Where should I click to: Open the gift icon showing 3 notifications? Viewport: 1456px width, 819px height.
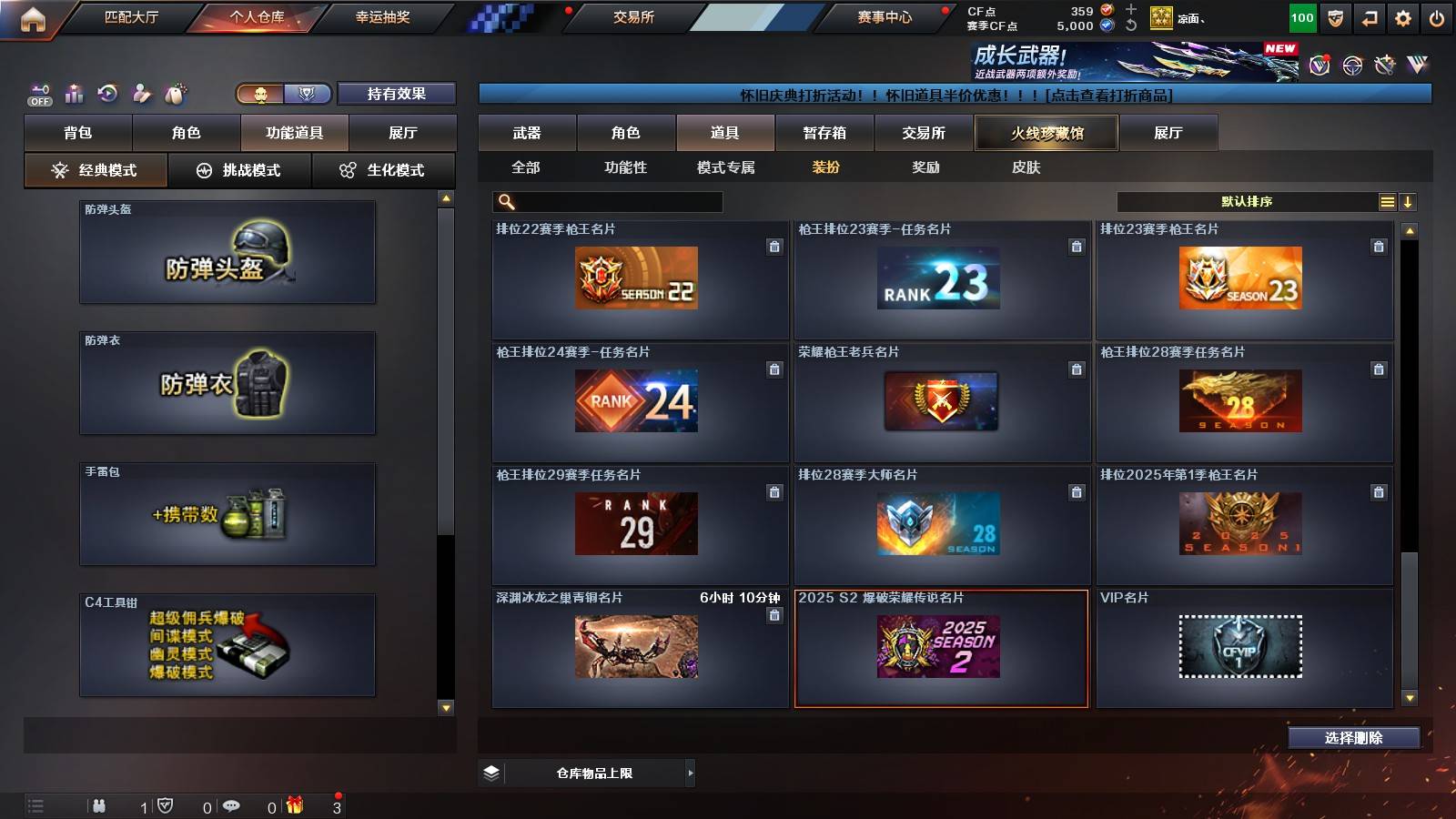click(294, 806)
